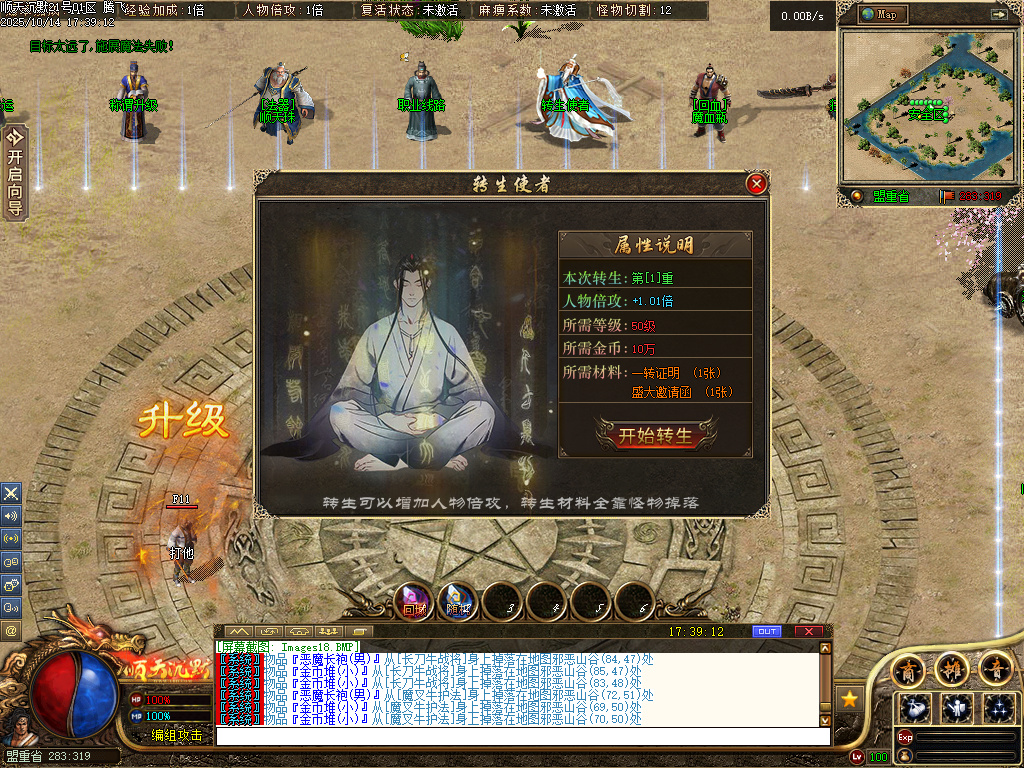Image resolution: width=1024 pixels, height=768 pixels.
Task: Click the 开始转生 (start rebirth) button
Action: (x=655, y=435)
